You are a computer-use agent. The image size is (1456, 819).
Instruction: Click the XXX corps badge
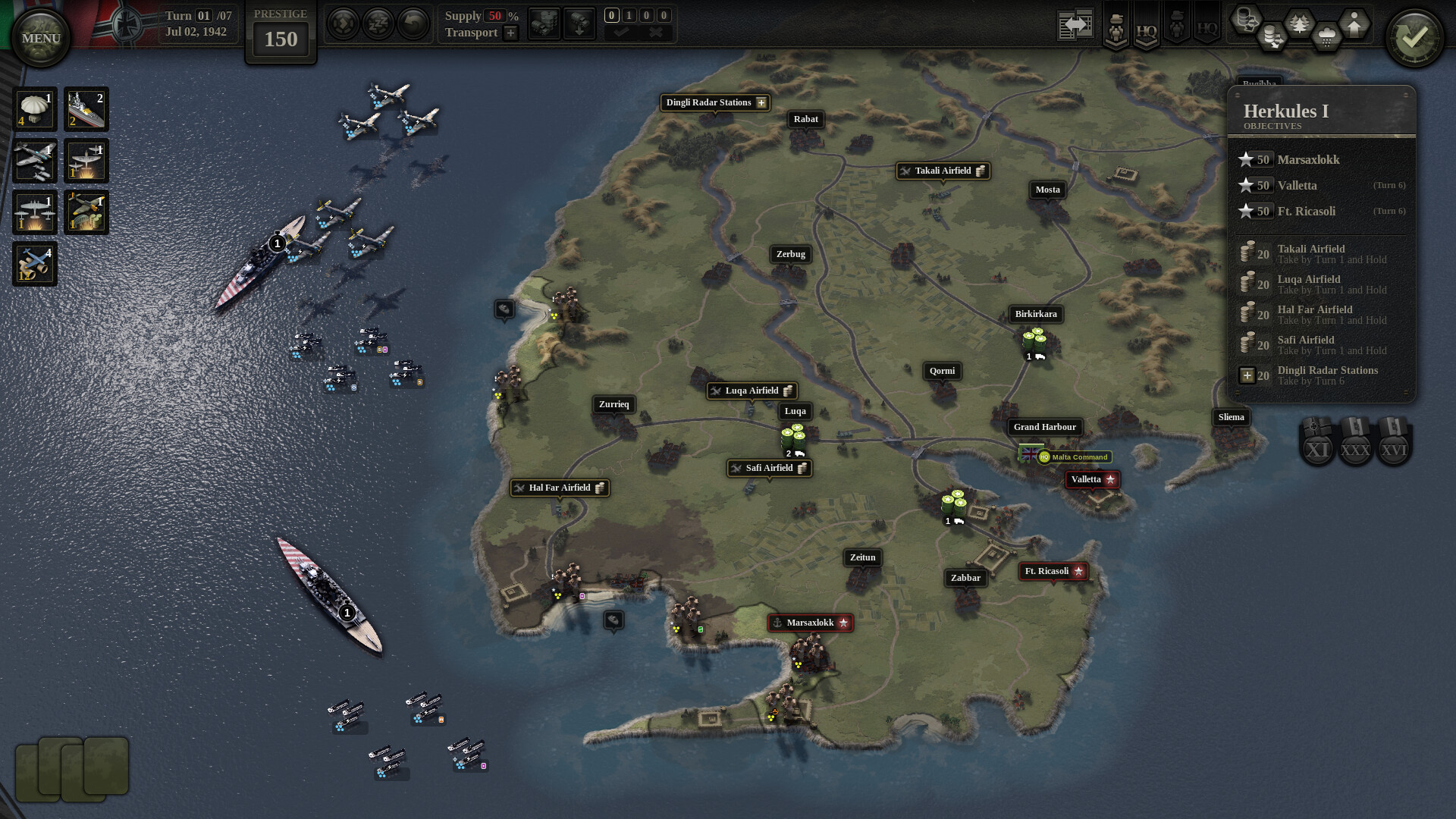(1355, 447)
